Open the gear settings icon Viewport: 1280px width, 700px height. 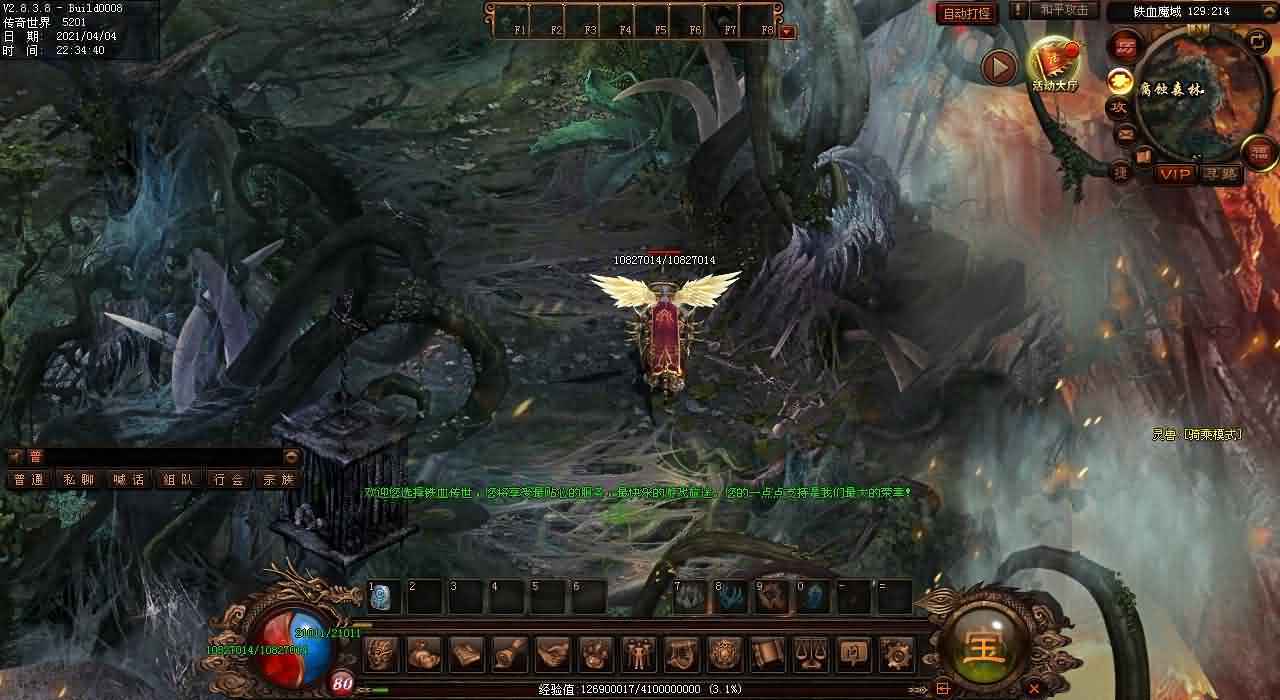click(x=895, y=654)
